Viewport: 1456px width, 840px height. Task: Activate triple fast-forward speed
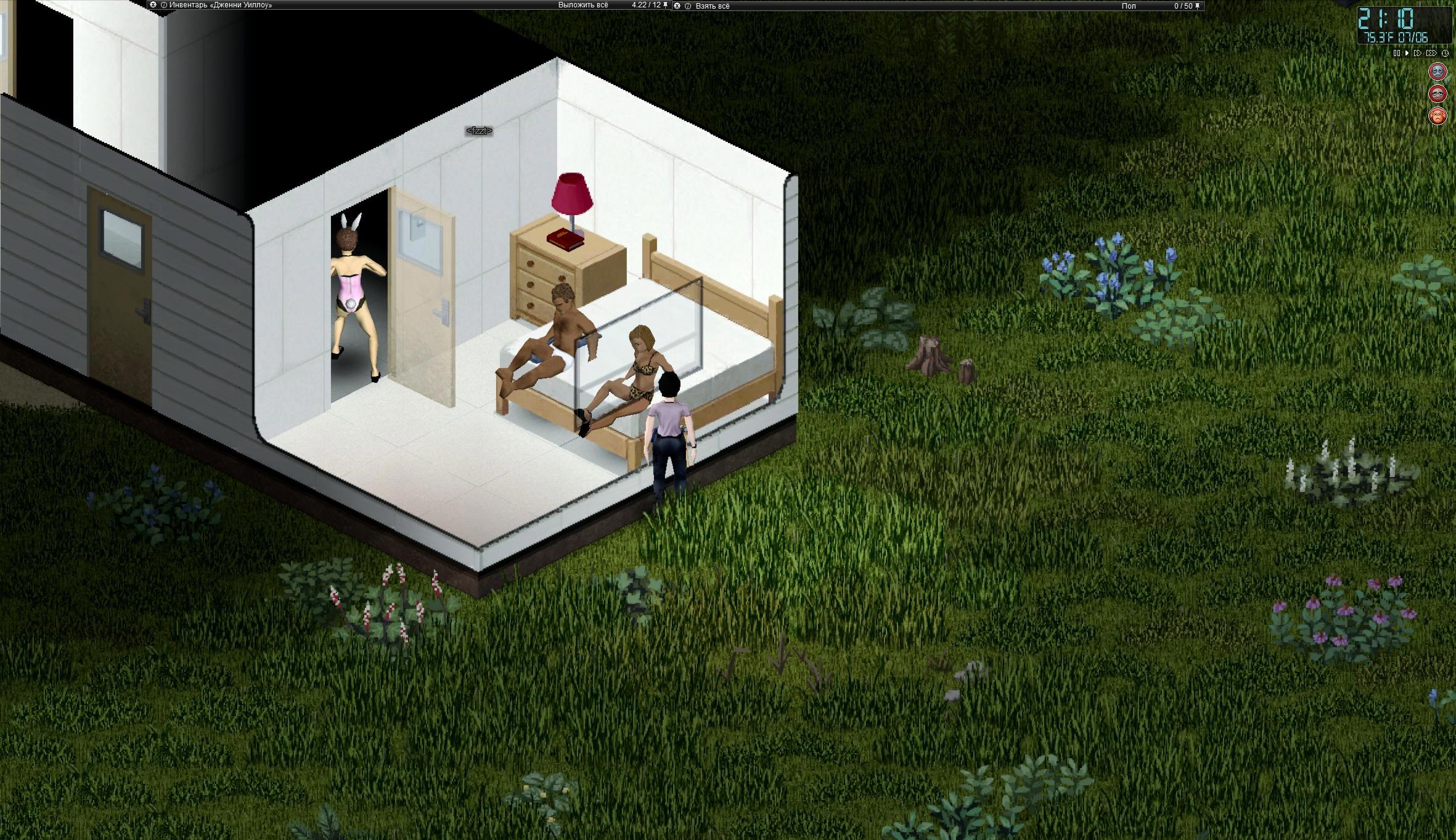[1431, 54]
